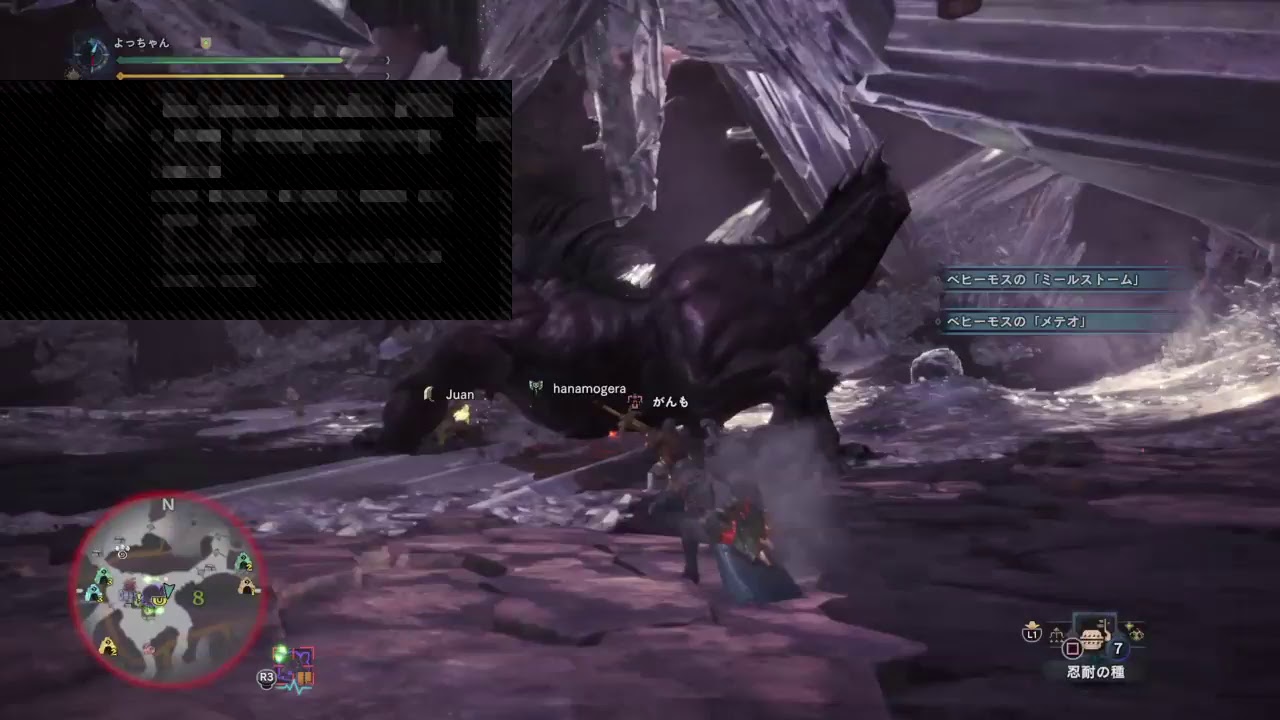Click the crafting list icon in the item bar
This screenshot has height=720, width=1280.
pyautogui.click(x=1057, y=635)
